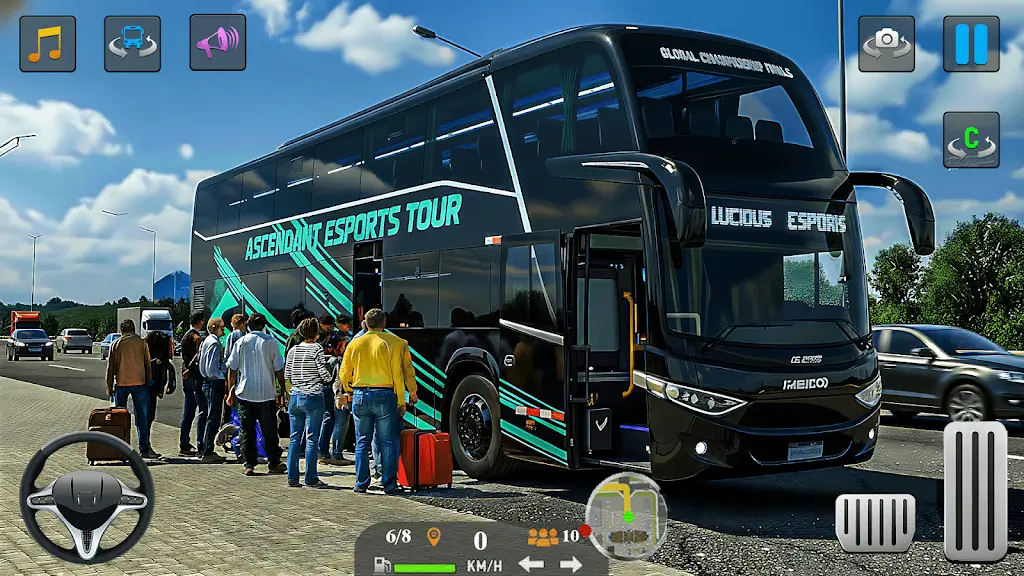Step on the brake pedal

(x=875, y=522)
